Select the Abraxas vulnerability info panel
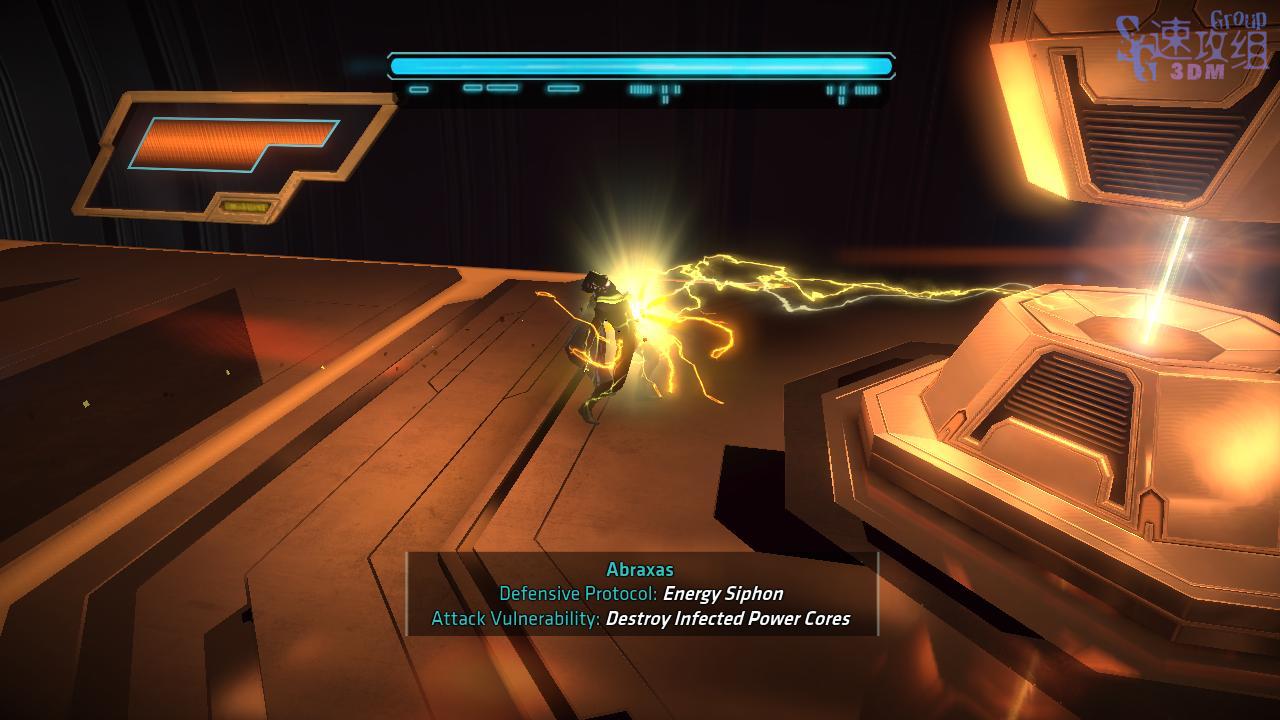 (641, 594)
